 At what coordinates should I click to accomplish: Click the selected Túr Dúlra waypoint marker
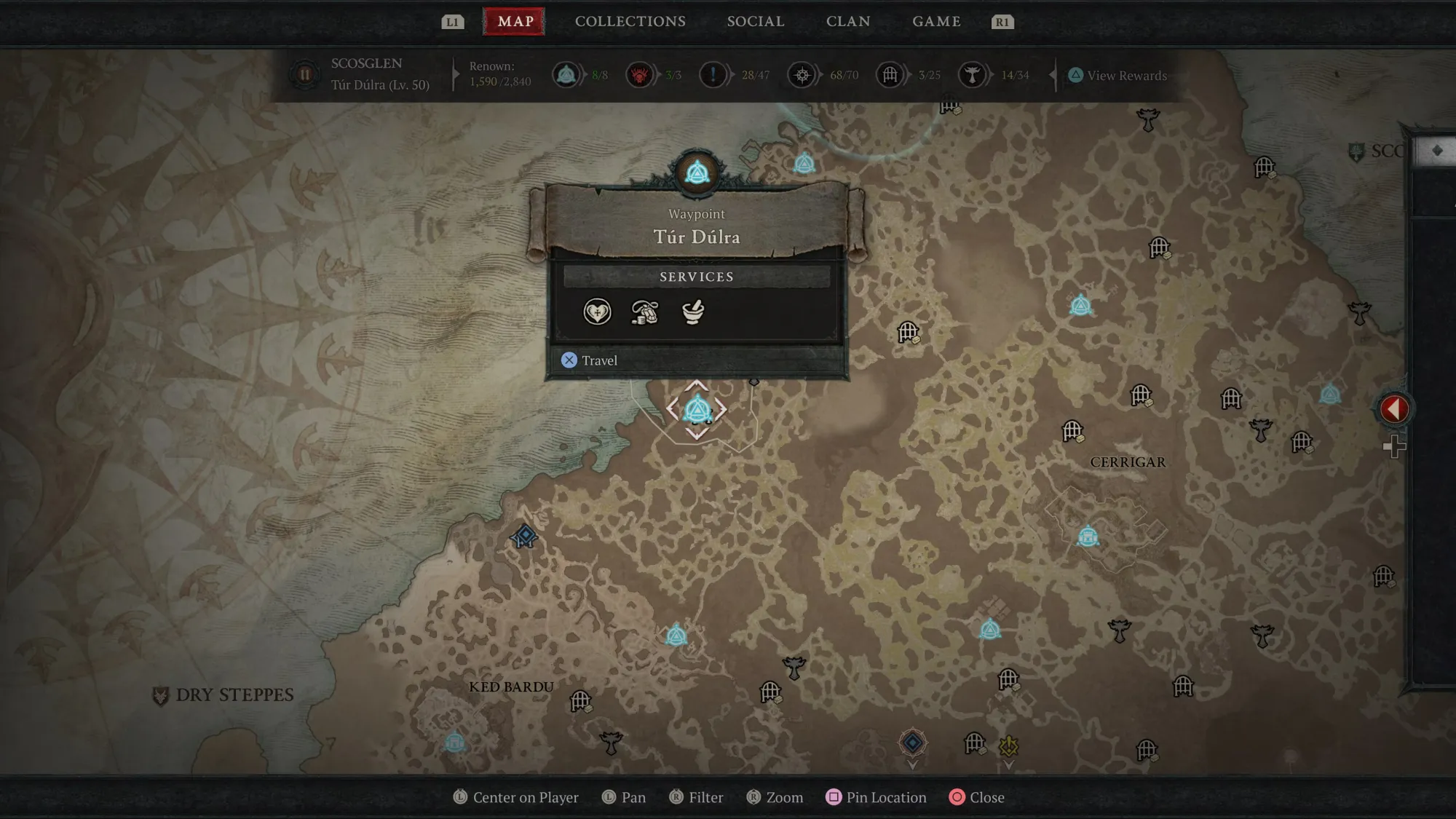pos(697,409)
